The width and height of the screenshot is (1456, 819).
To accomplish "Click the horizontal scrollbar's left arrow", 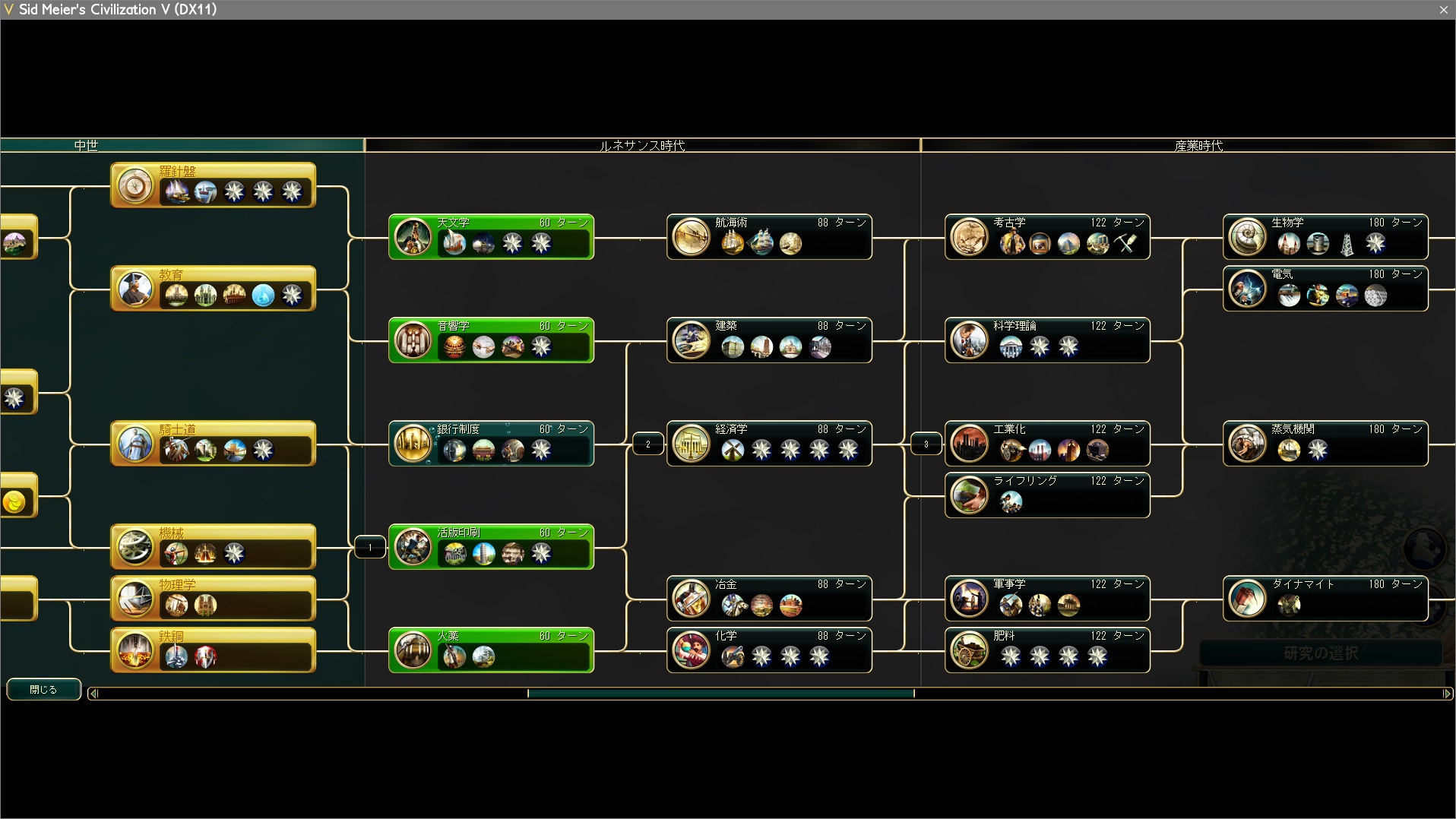I will (x=93, y=693).
